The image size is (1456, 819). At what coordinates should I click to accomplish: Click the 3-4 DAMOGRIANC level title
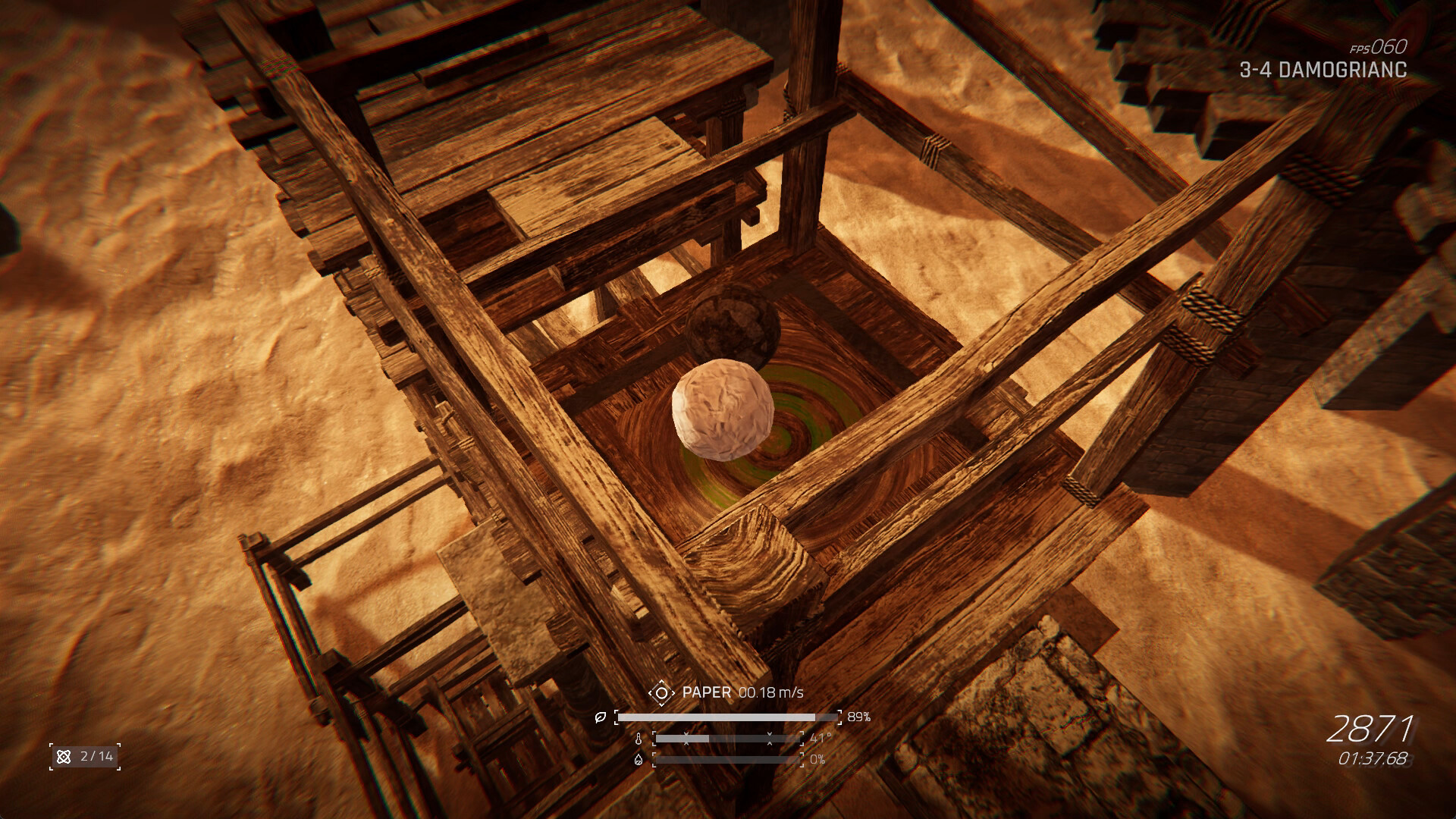coord(1323,72)
